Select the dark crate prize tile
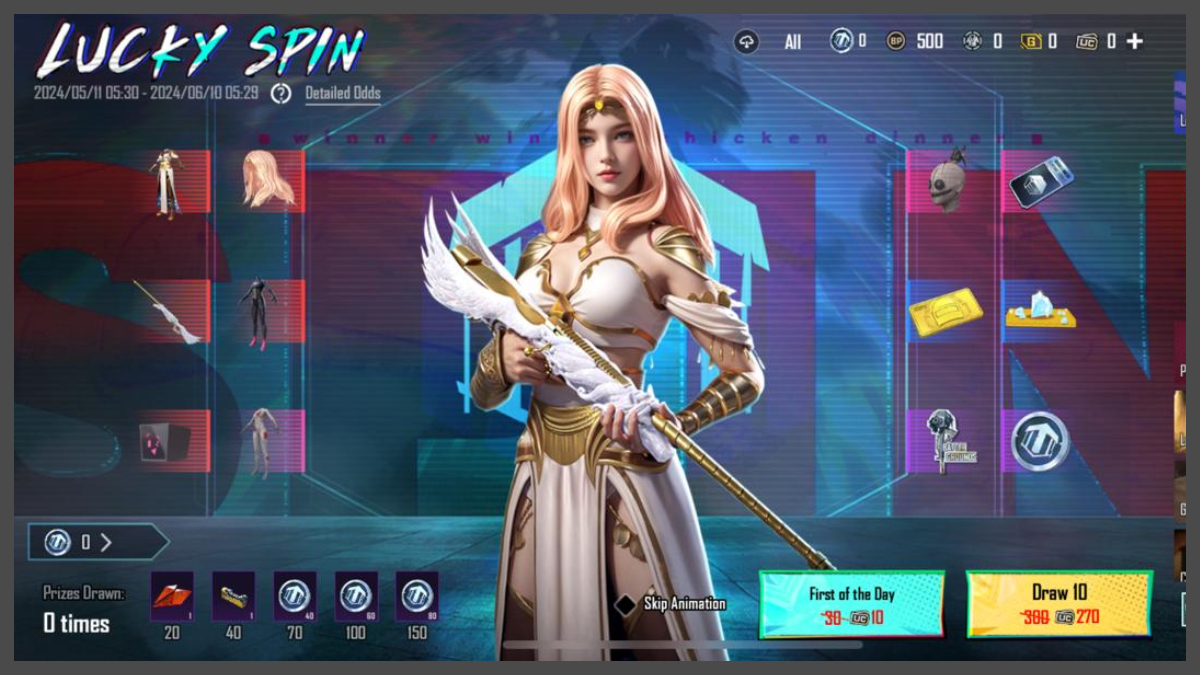The width and height of the screenshot is (1200, 675). point(165,441)
